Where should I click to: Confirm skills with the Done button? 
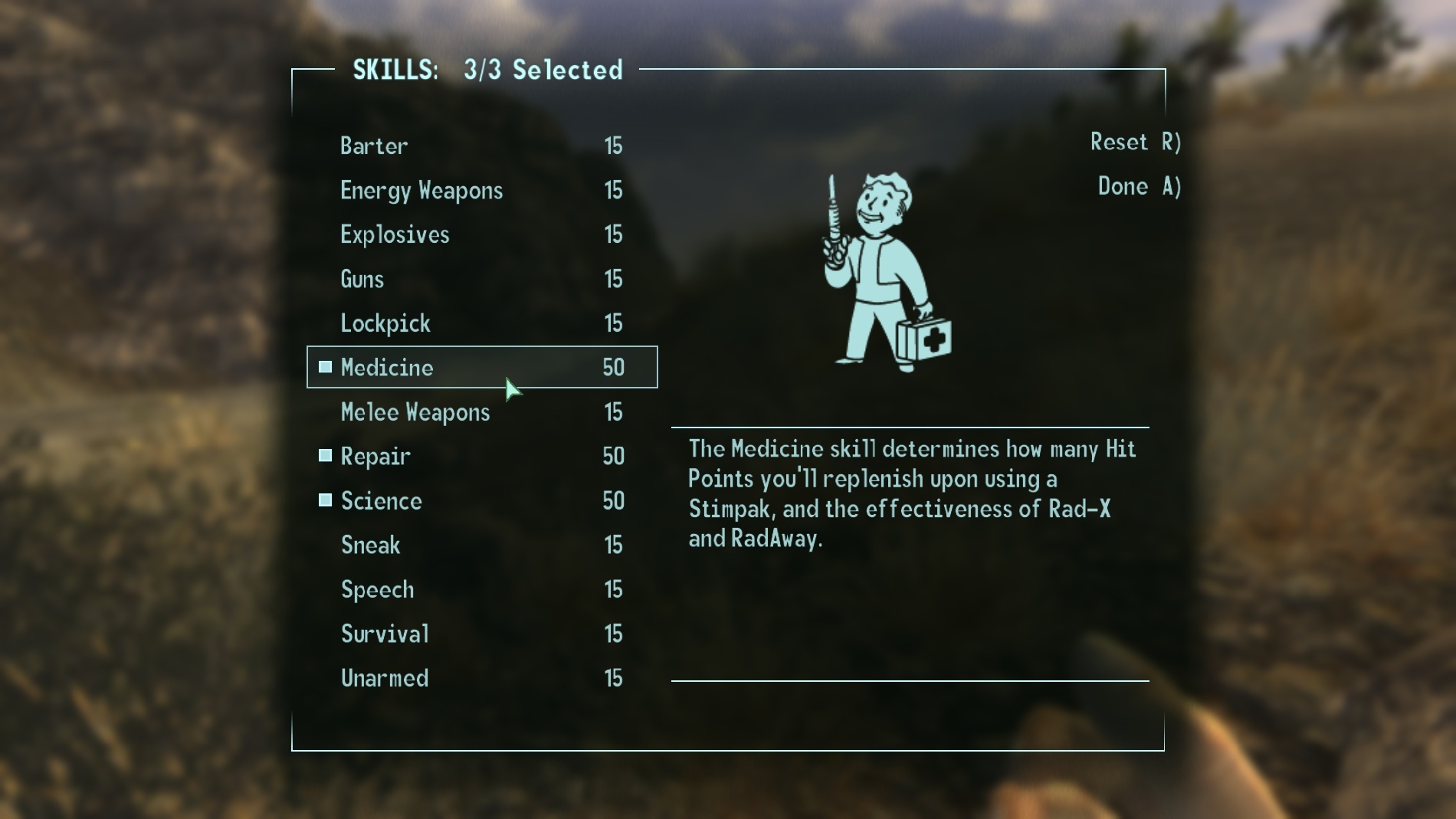click(1139, 187)
